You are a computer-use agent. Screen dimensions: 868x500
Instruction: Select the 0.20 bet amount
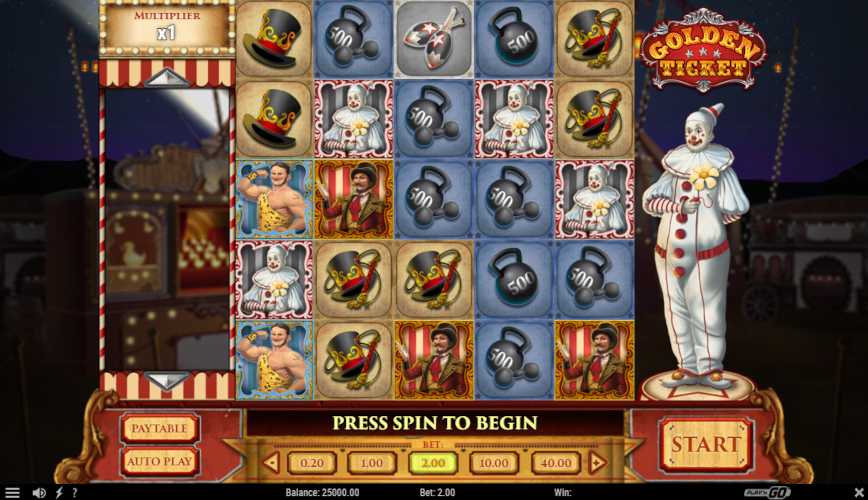click(312, 463)
